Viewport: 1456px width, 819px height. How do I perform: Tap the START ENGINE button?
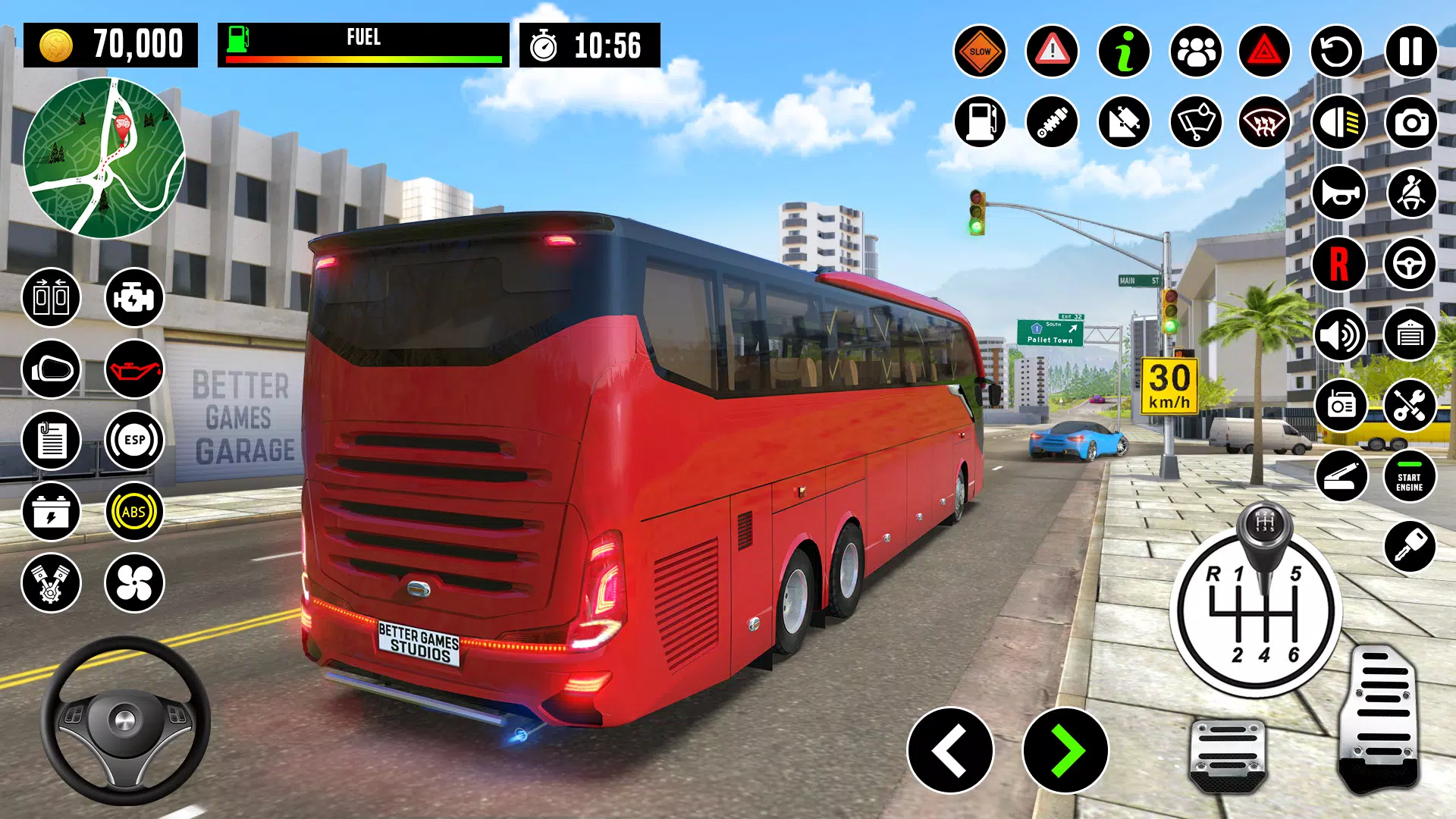(1410, 477)
